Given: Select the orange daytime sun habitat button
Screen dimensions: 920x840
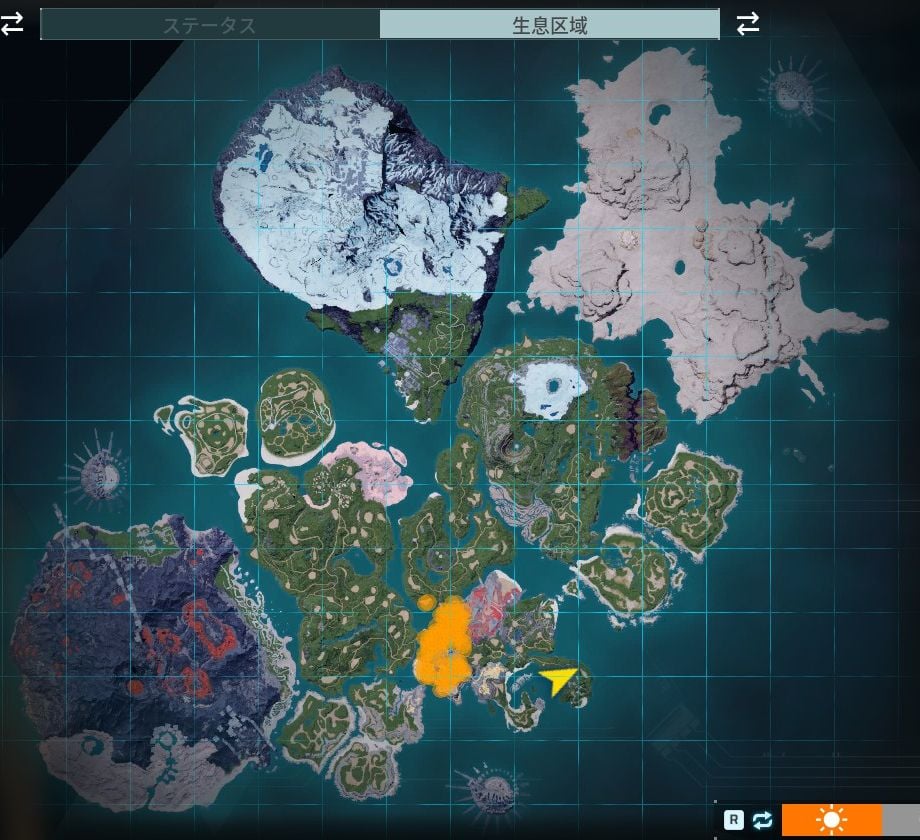Looking at the screenshot, I should click(x=831, y=820).
